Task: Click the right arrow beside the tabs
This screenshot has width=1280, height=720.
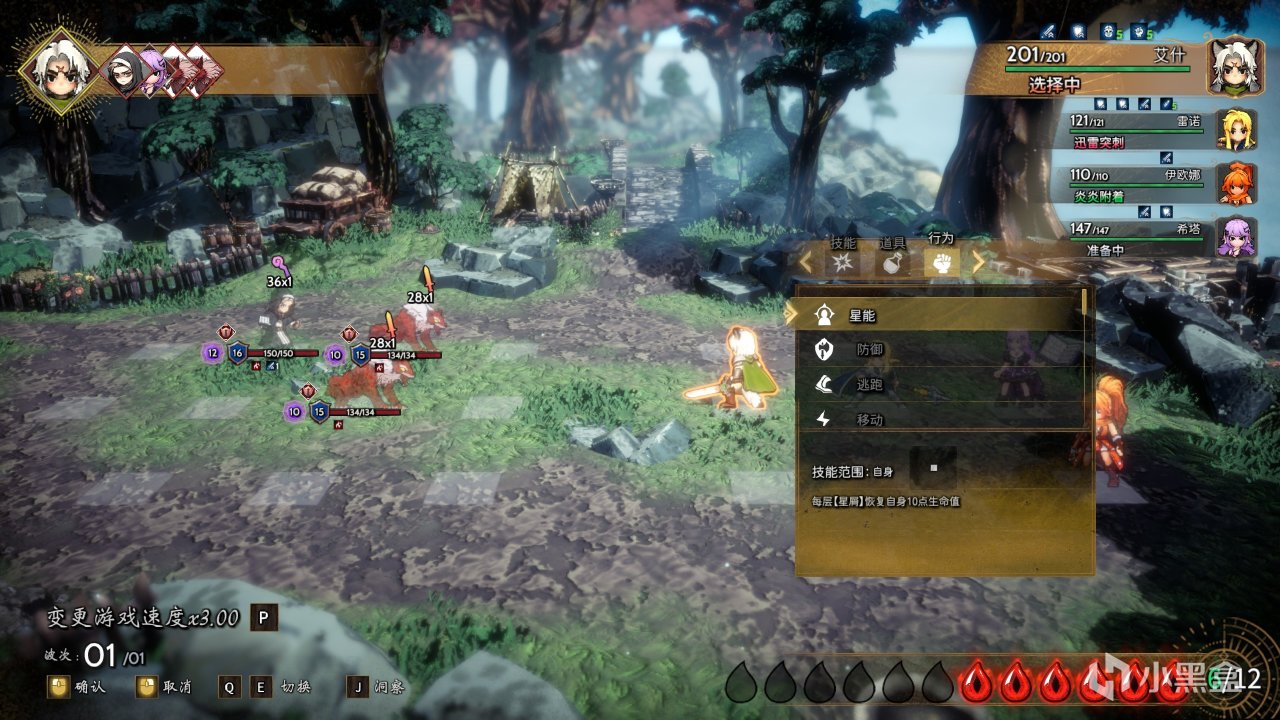Action: coord(979,263)
